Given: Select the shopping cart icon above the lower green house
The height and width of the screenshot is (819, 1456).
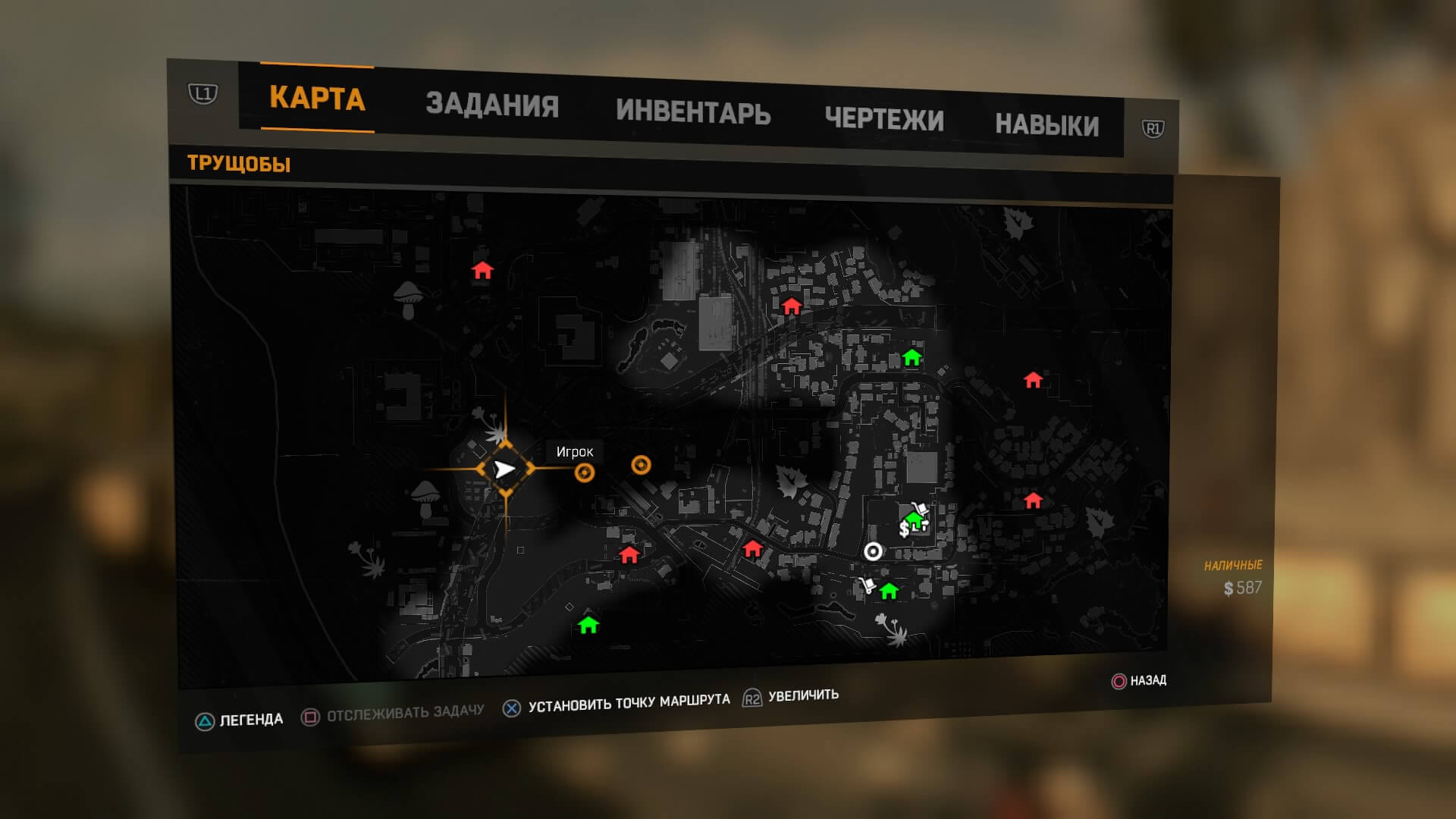Looking at the screenshot, I should coord(867,585).
